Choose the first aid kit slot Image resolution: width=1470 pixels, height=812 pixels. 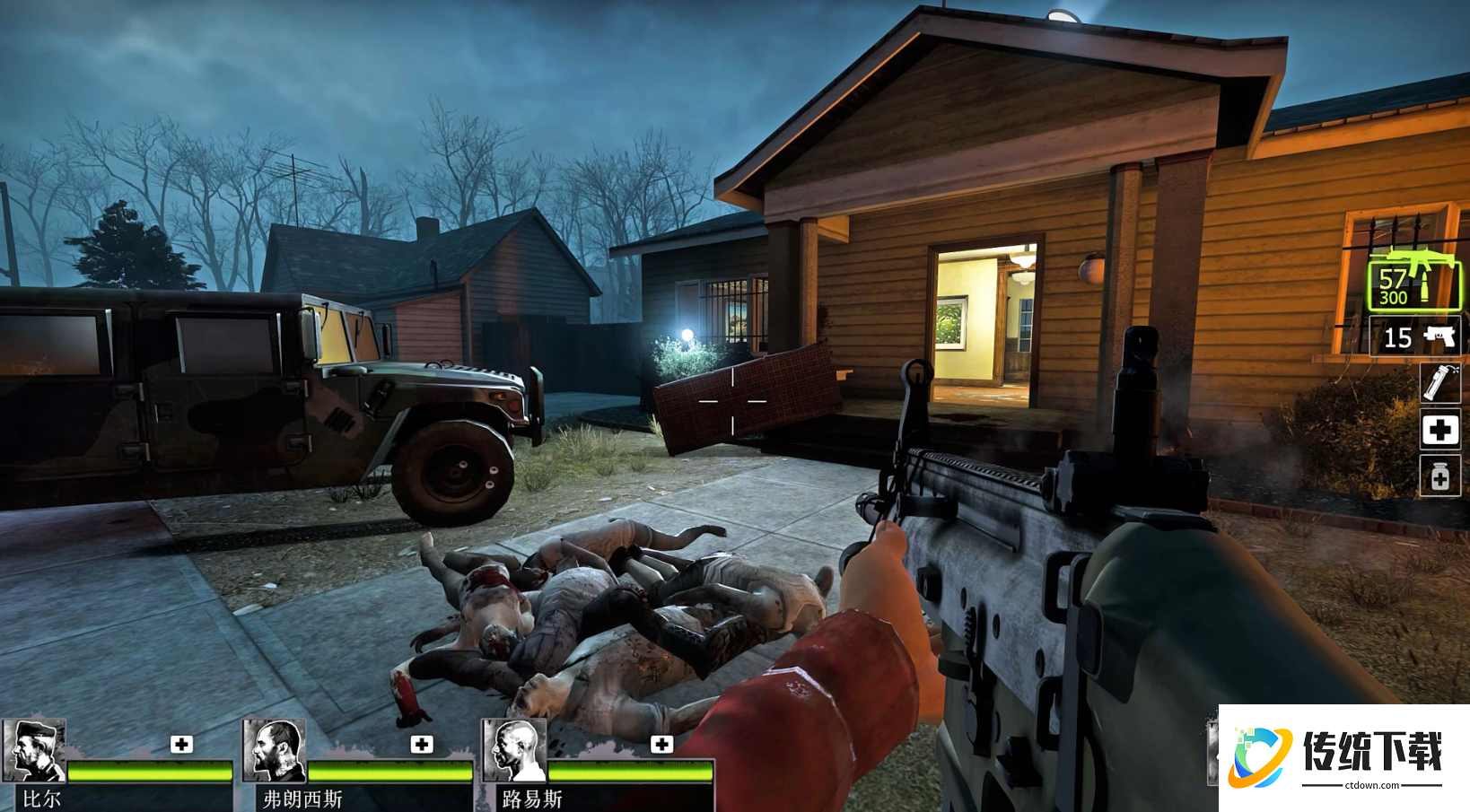click(1439, 430)
